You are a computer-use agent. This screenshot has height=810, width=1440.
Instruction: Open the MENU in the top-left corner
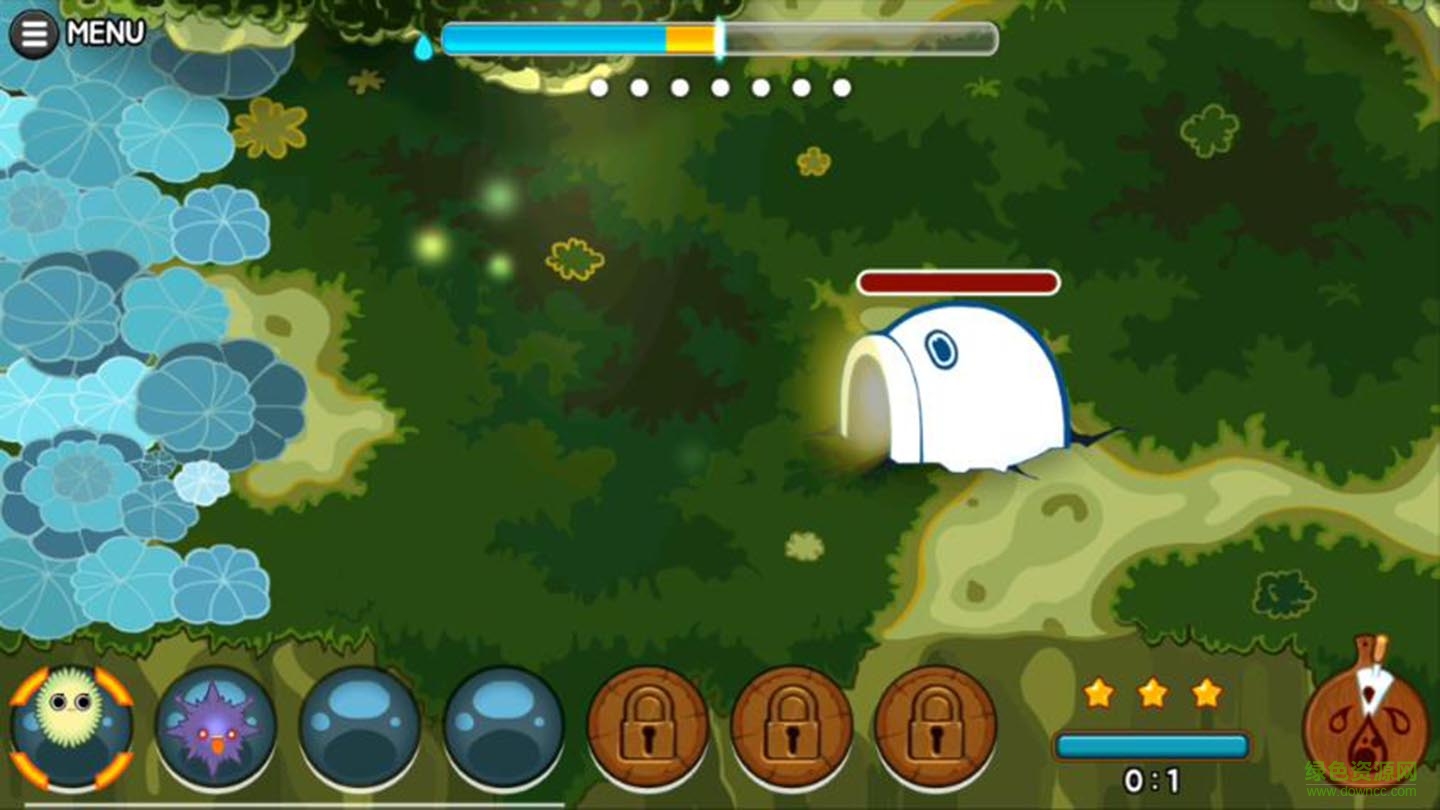coord(103,31)
